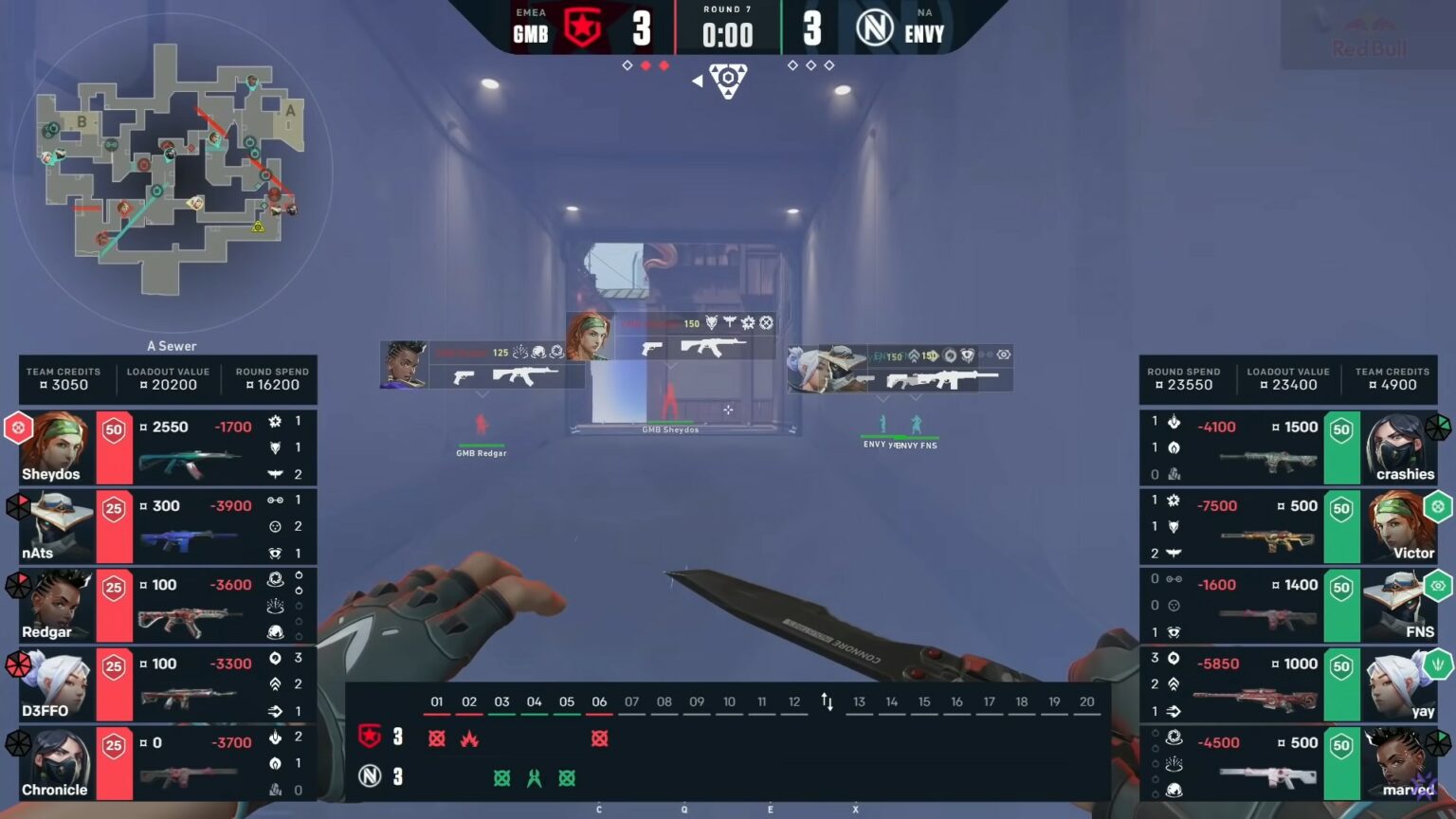Screen dimensions: 1456x819
Task: Select the spike icon below the timer
Action: point(728,81)
